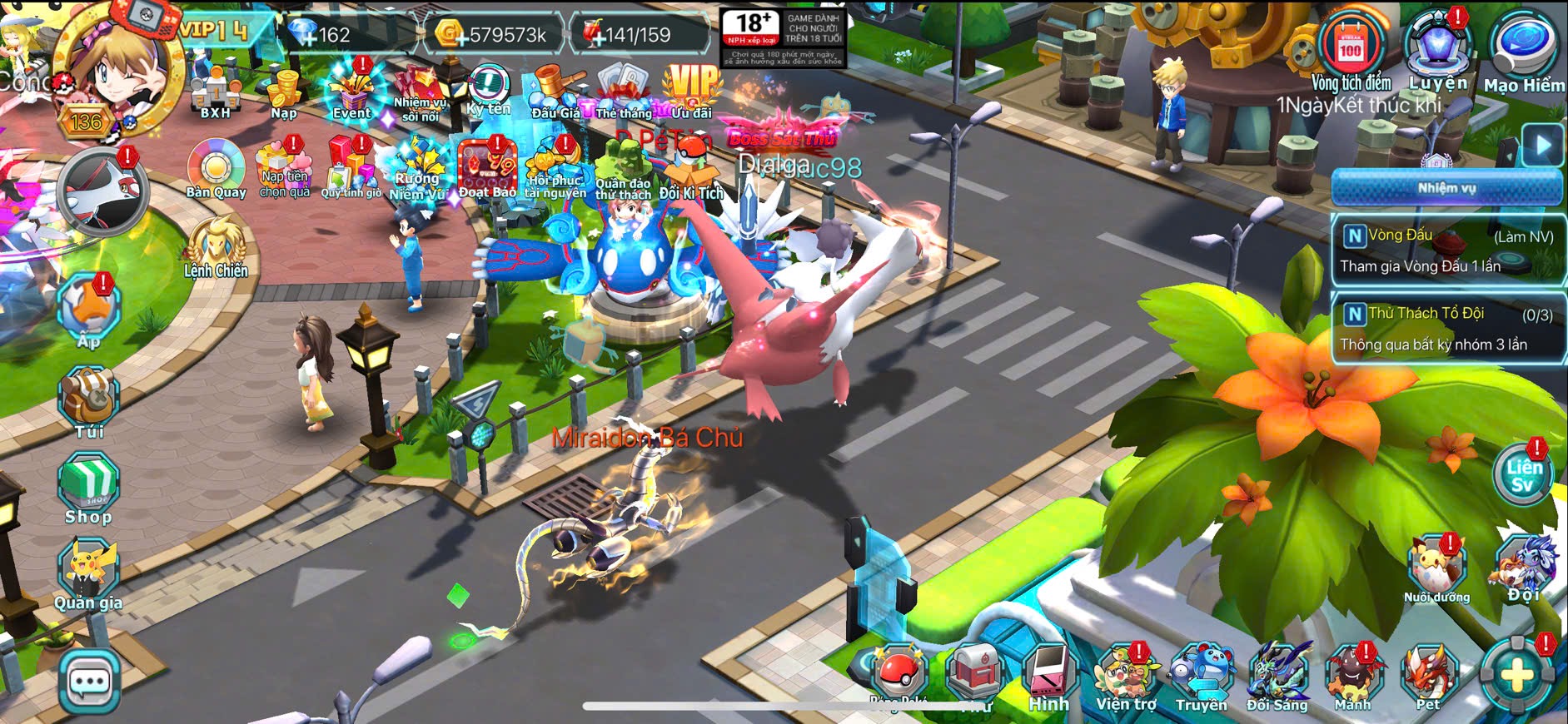Viewport: 1568px width, 724px height.
Task: Open the Liên Sv cross-server button
Action: 1522,475
